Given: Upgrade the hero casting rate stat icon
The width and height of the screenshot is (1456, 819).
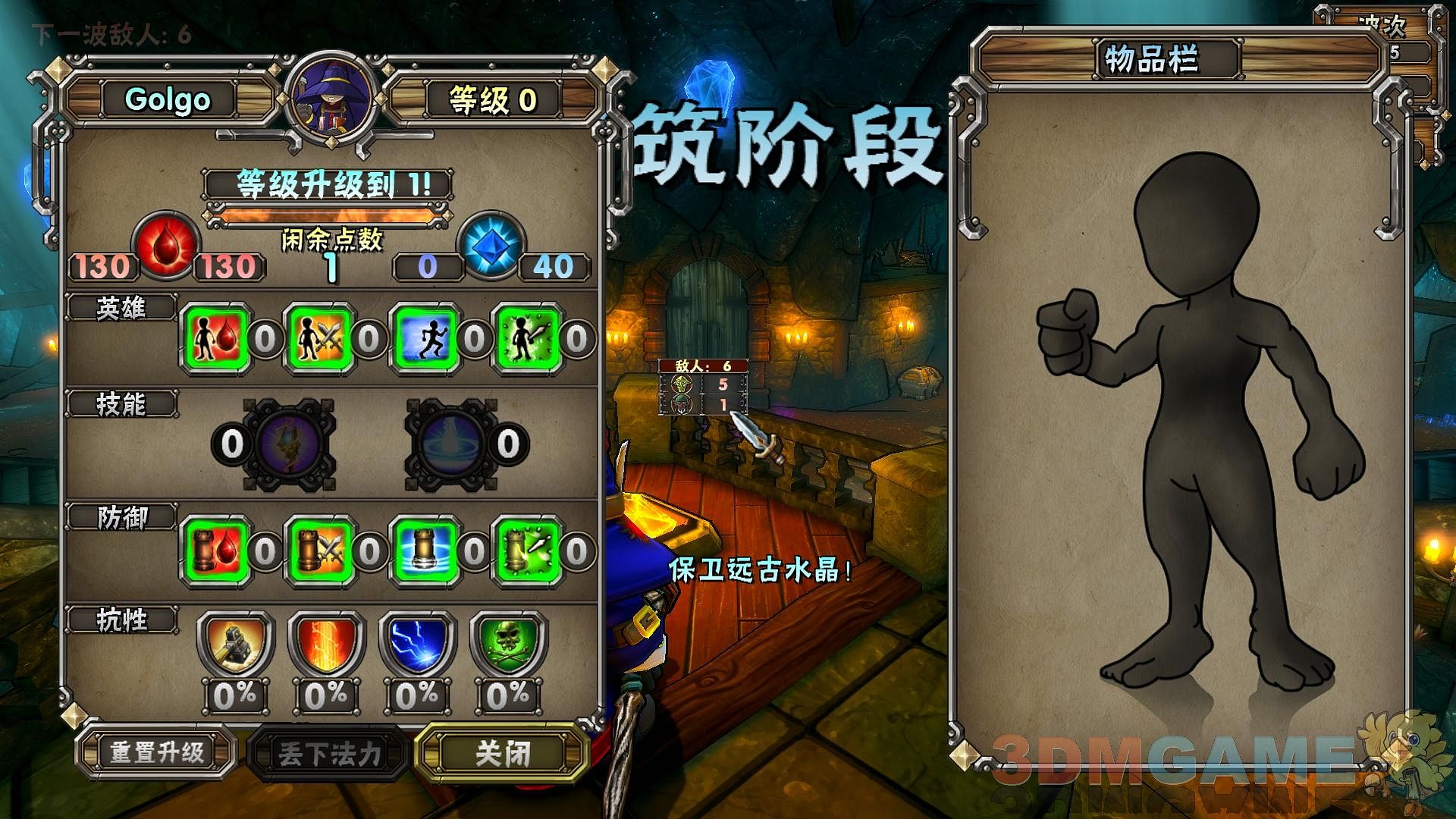Looking at the screenshot, I should coord(529,339).
